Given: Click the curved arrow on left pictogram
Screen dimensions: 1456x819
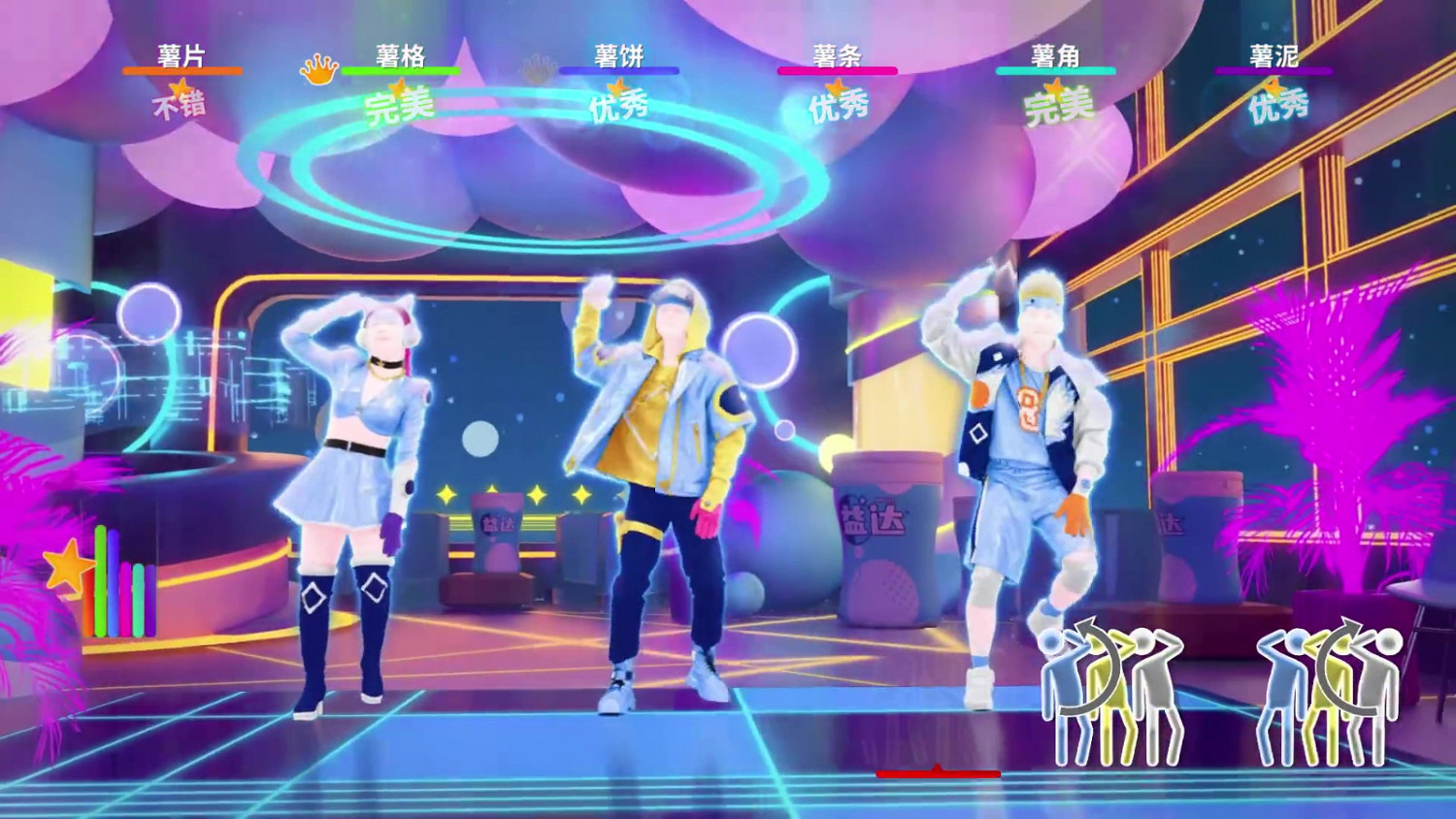Looking at the screenshot, I should tap(1092, 665).
